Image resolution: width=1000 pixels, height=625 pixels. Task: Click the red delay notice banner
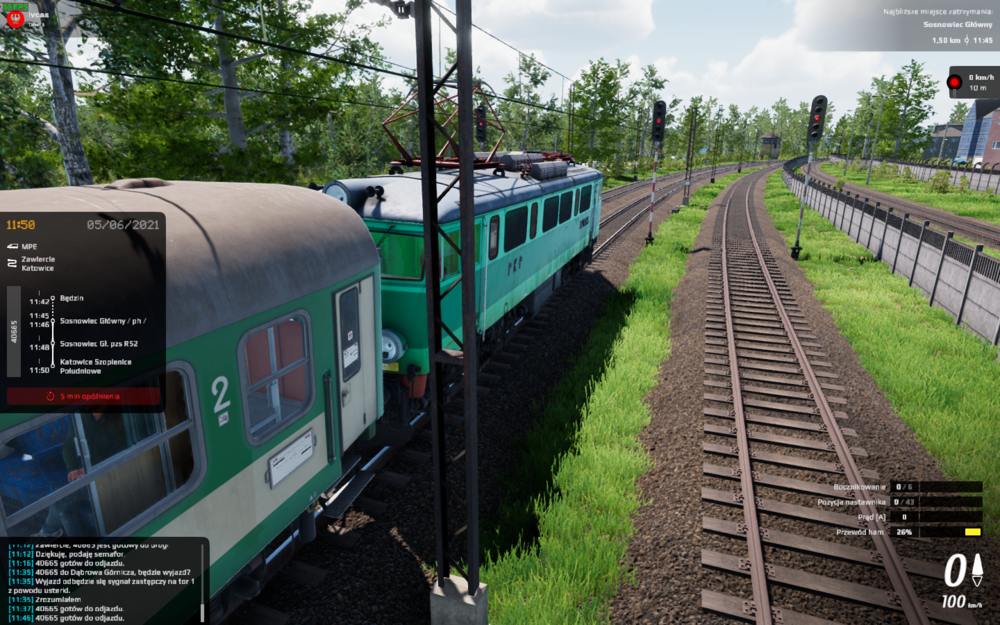[83, 396]
